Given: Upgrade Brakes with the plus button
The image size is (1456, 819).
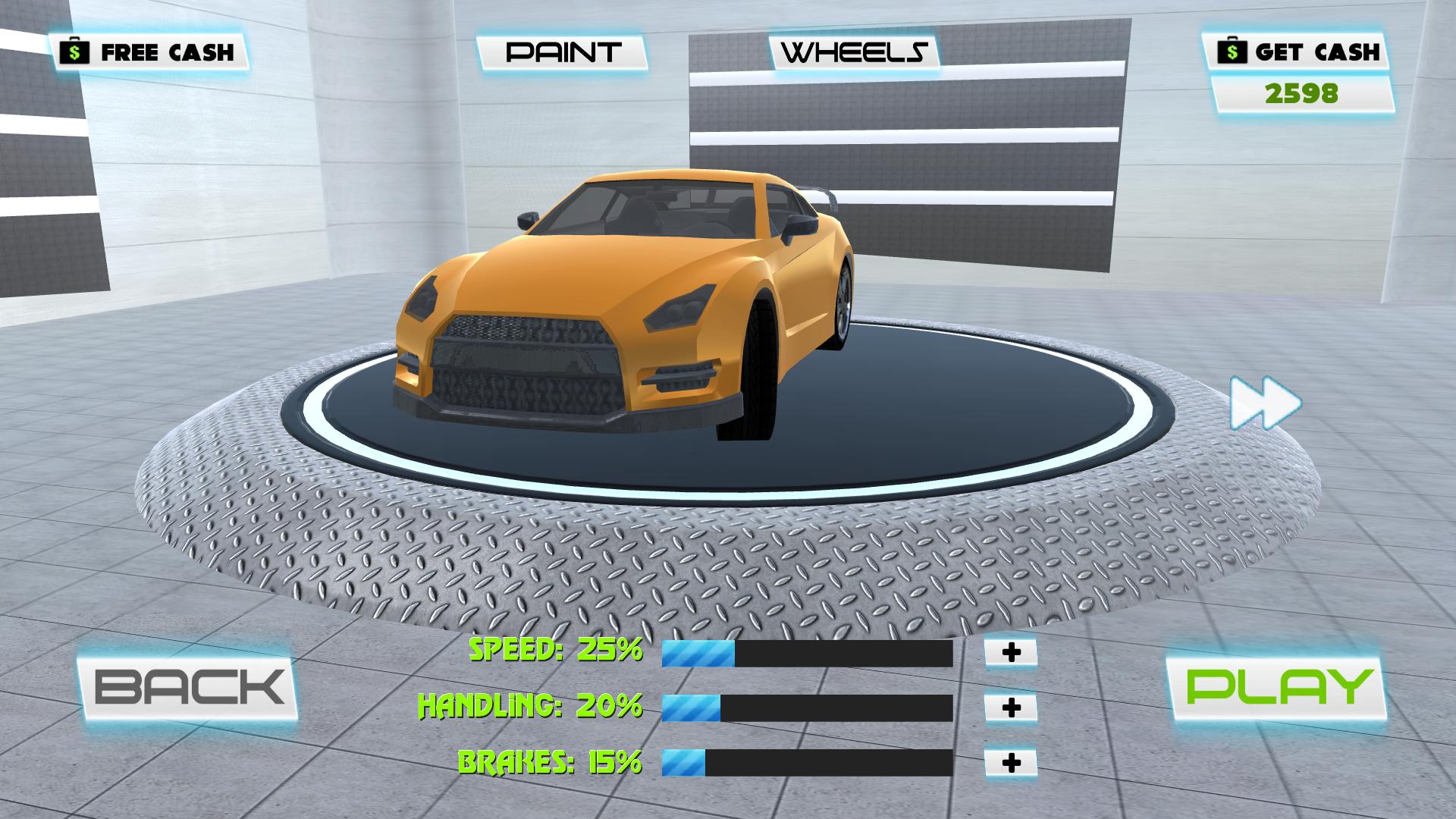Looking at the screenshot, I should coord(1011,763).
